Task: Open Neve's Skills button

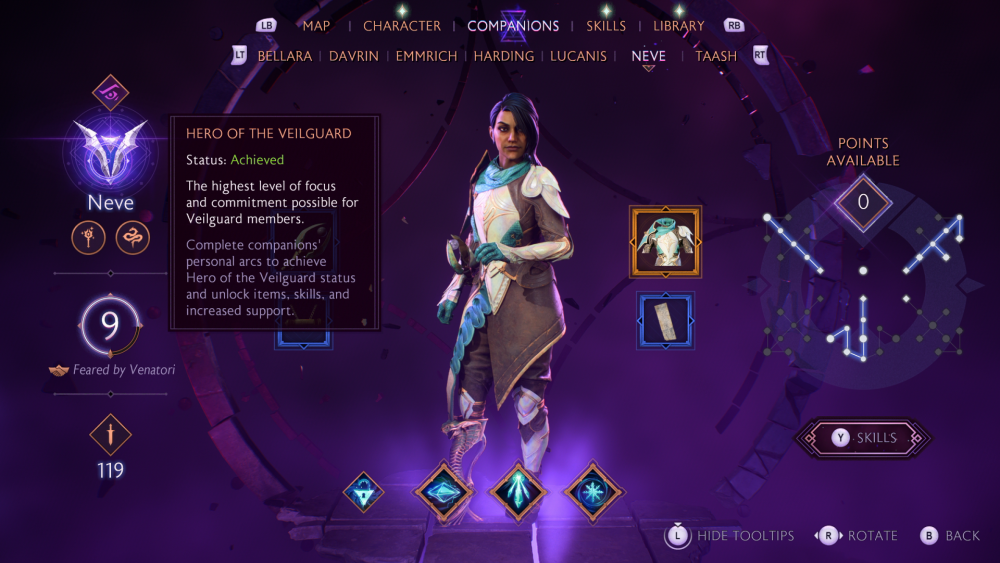Action: tap(863, 438)
